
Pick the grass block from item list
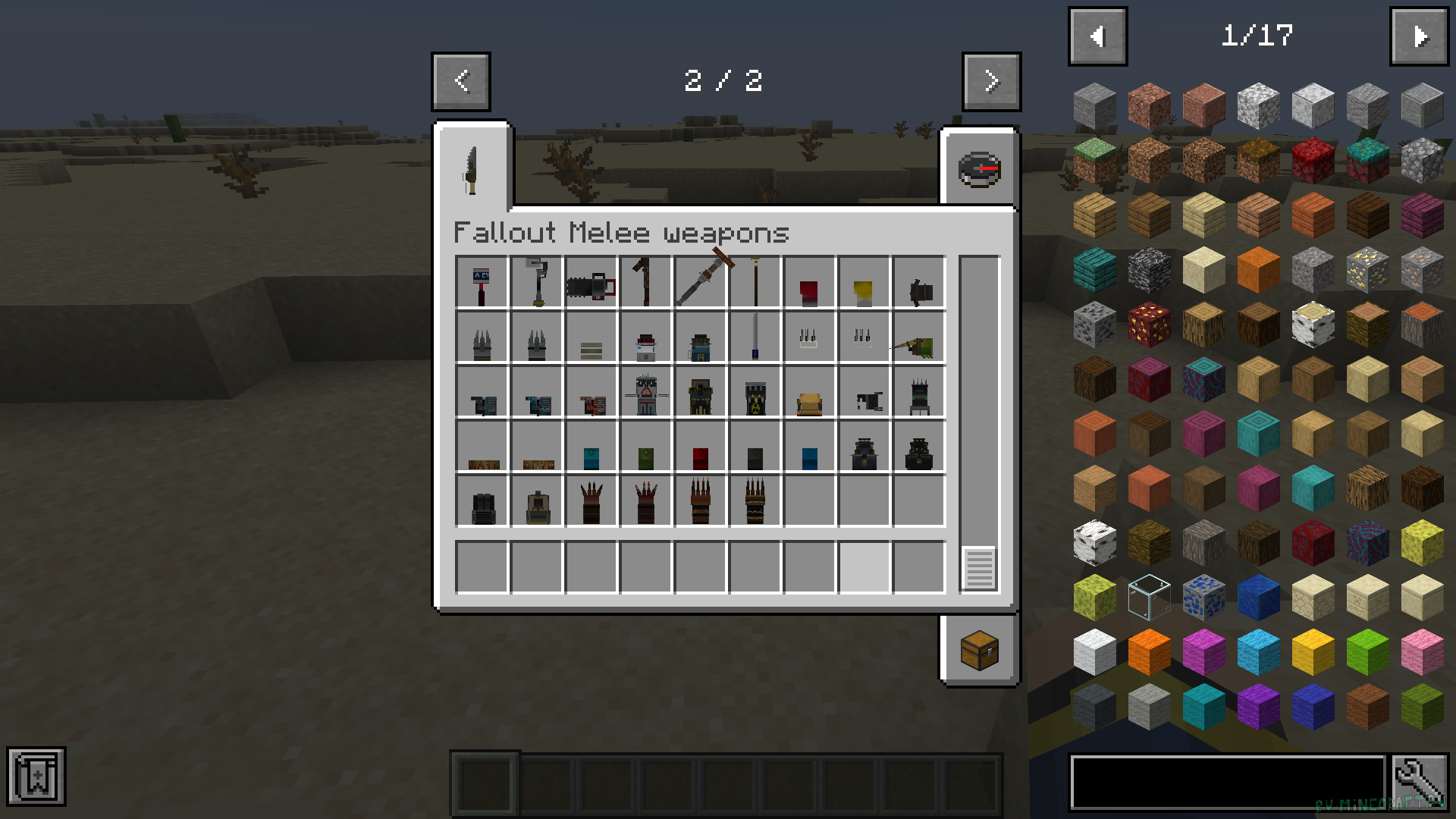pos(1094,161)
